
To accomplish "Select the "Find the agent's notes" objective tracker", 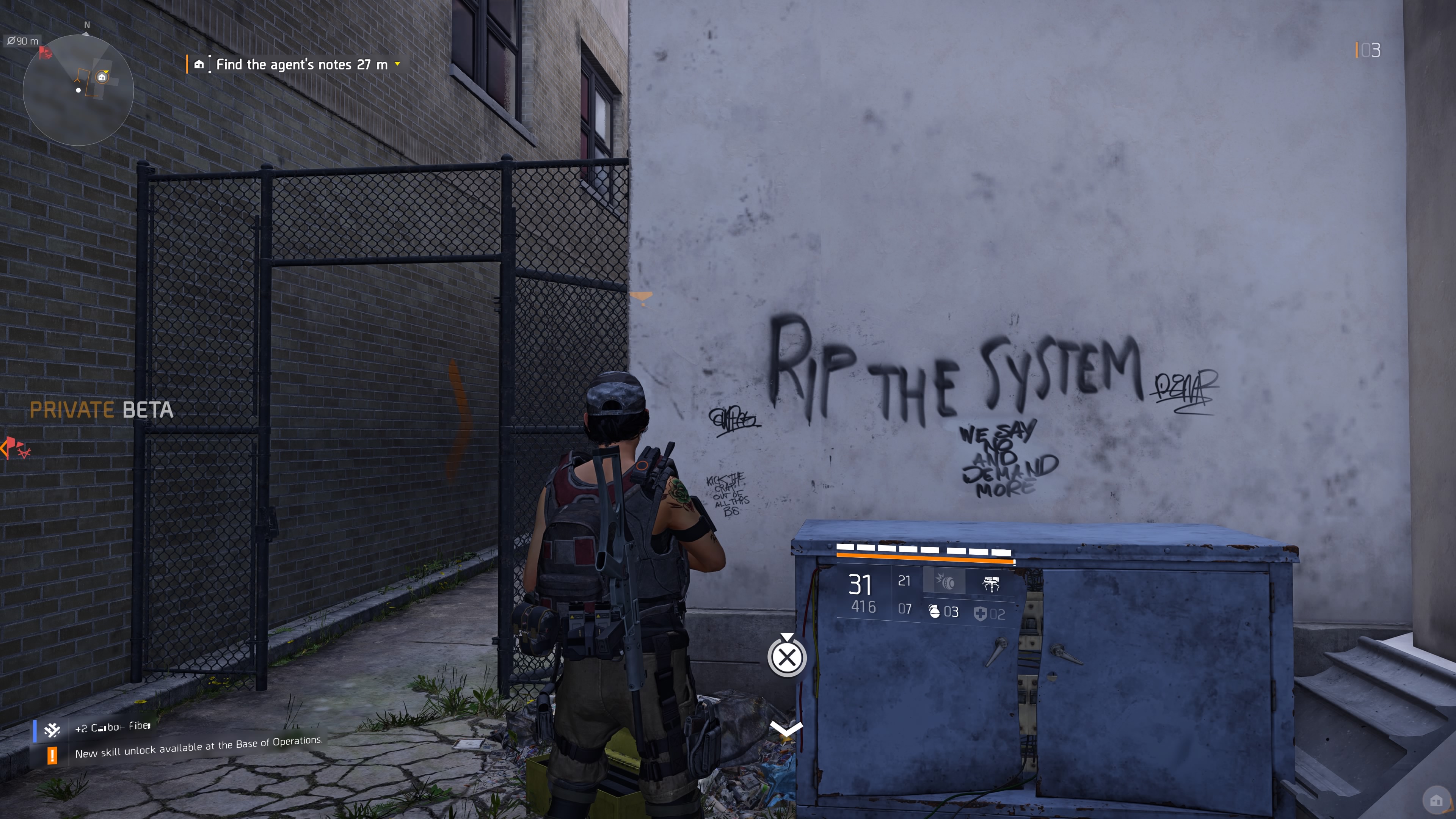I will coord(301,64).
